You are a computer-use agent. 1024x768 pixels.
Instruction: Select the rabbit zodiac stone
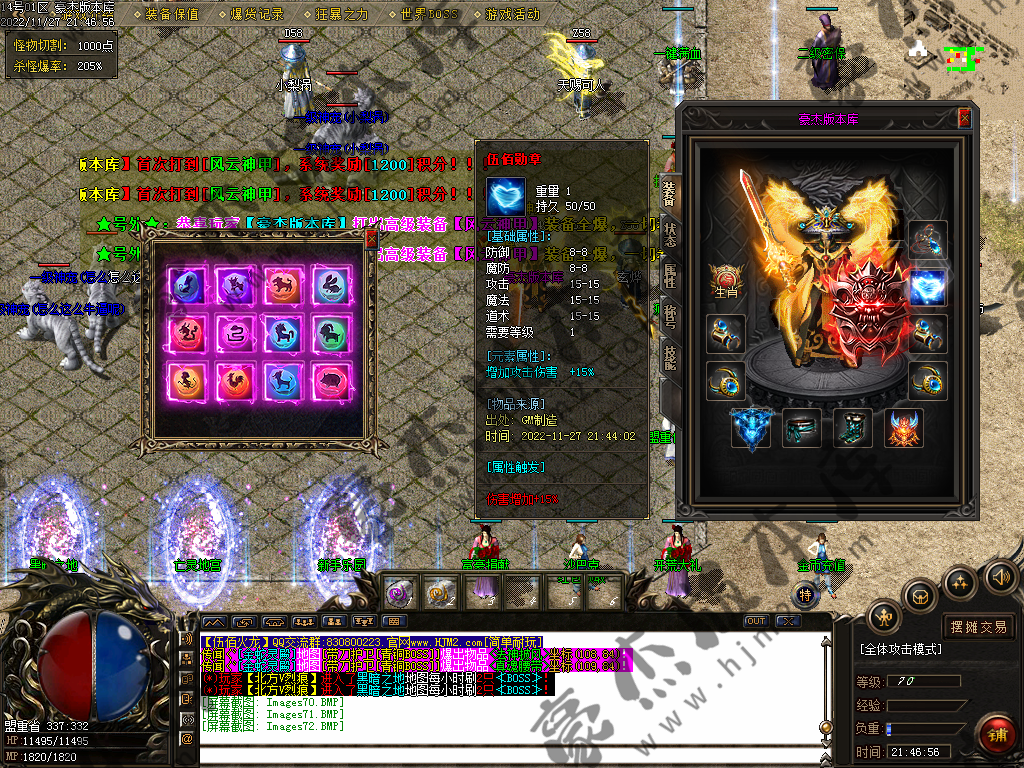(x=332, y=285)
